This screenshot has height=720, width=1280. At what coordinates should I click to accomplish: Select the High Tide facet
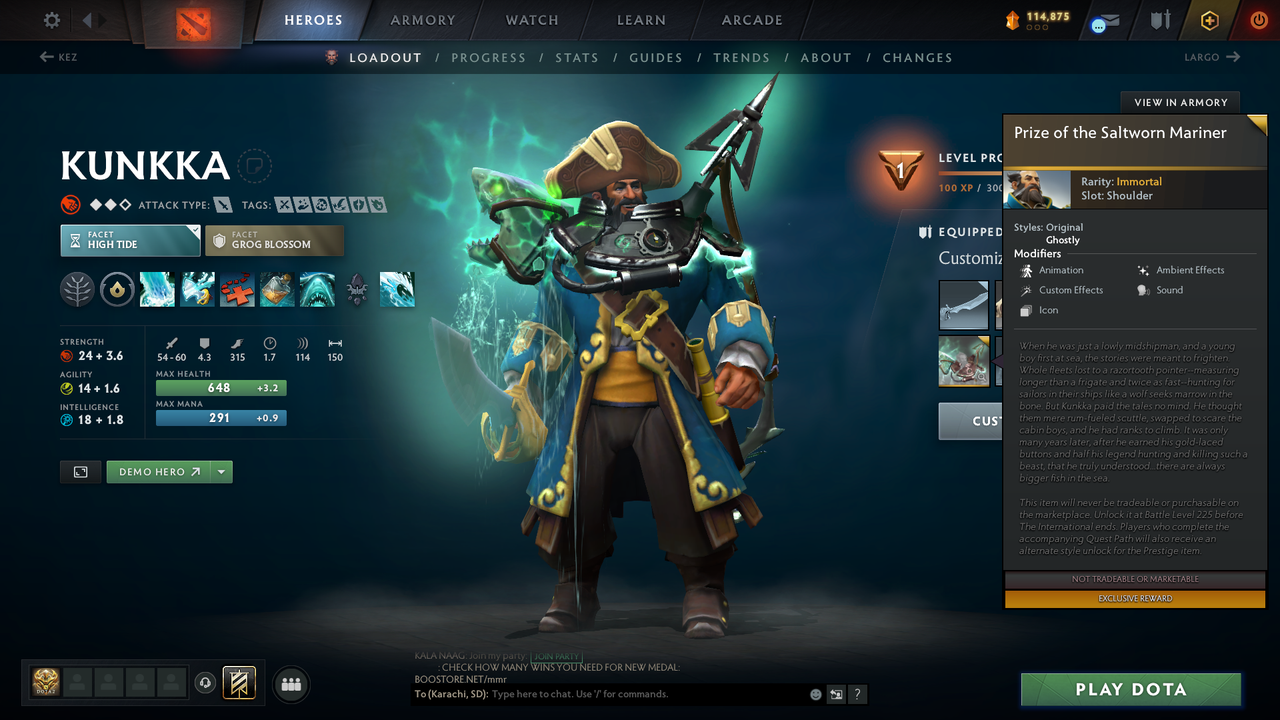130,240
